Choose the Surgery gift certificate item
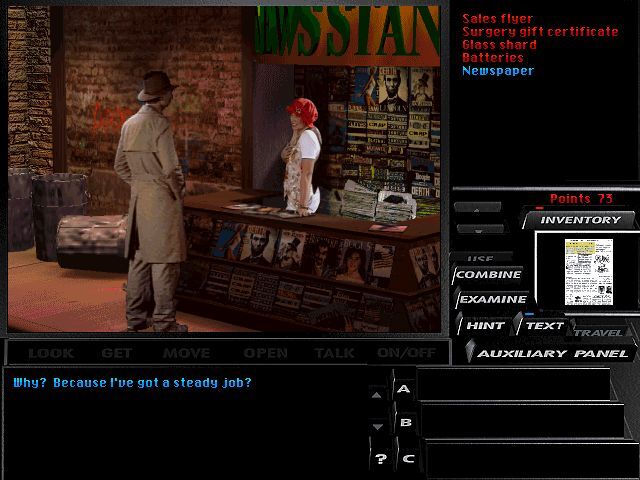The width and height of the screenshot is (640, 480). coord(540,32)
